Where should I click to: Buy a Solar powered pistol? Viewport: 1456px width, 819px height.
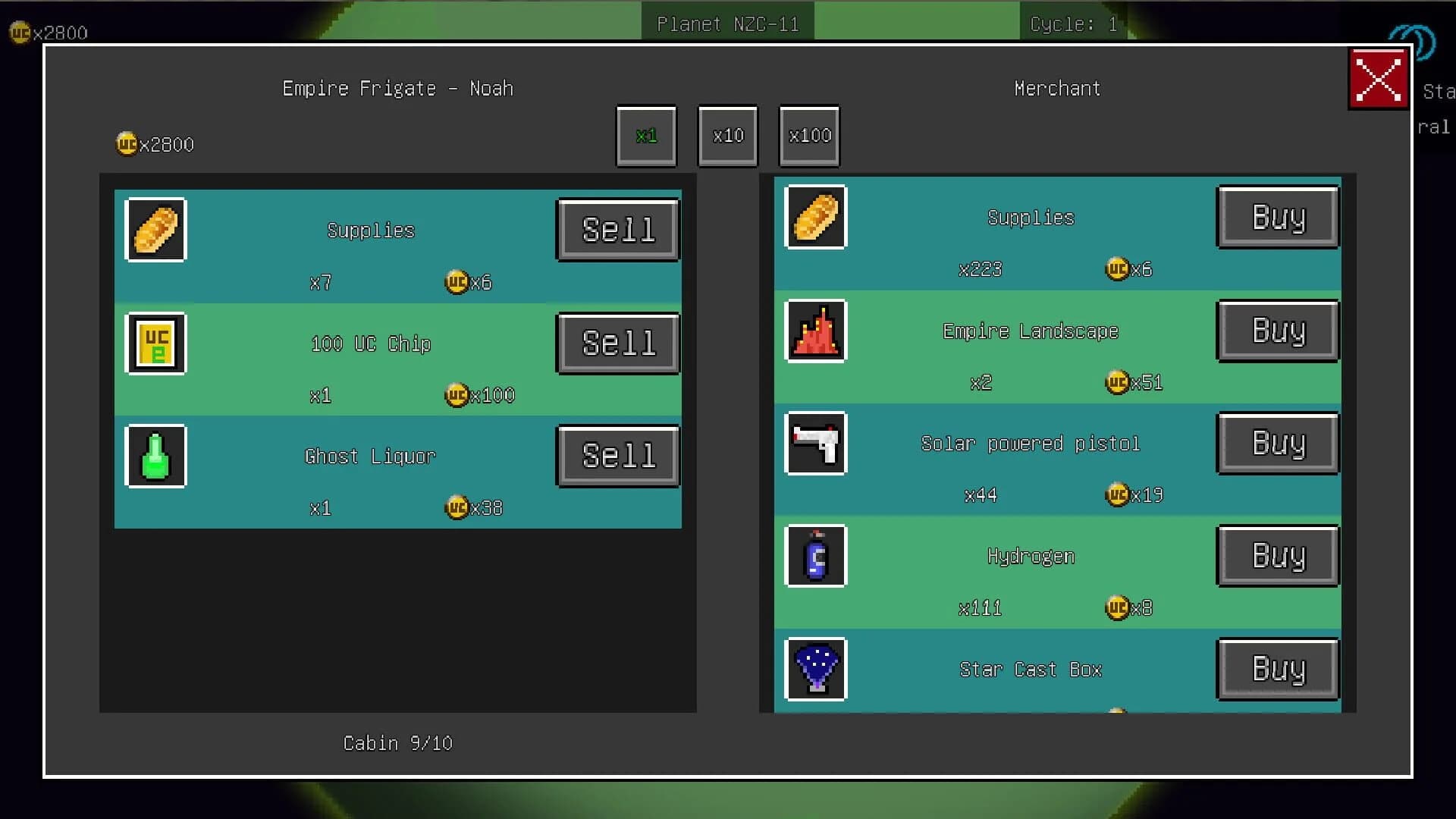pos(1278,444)
